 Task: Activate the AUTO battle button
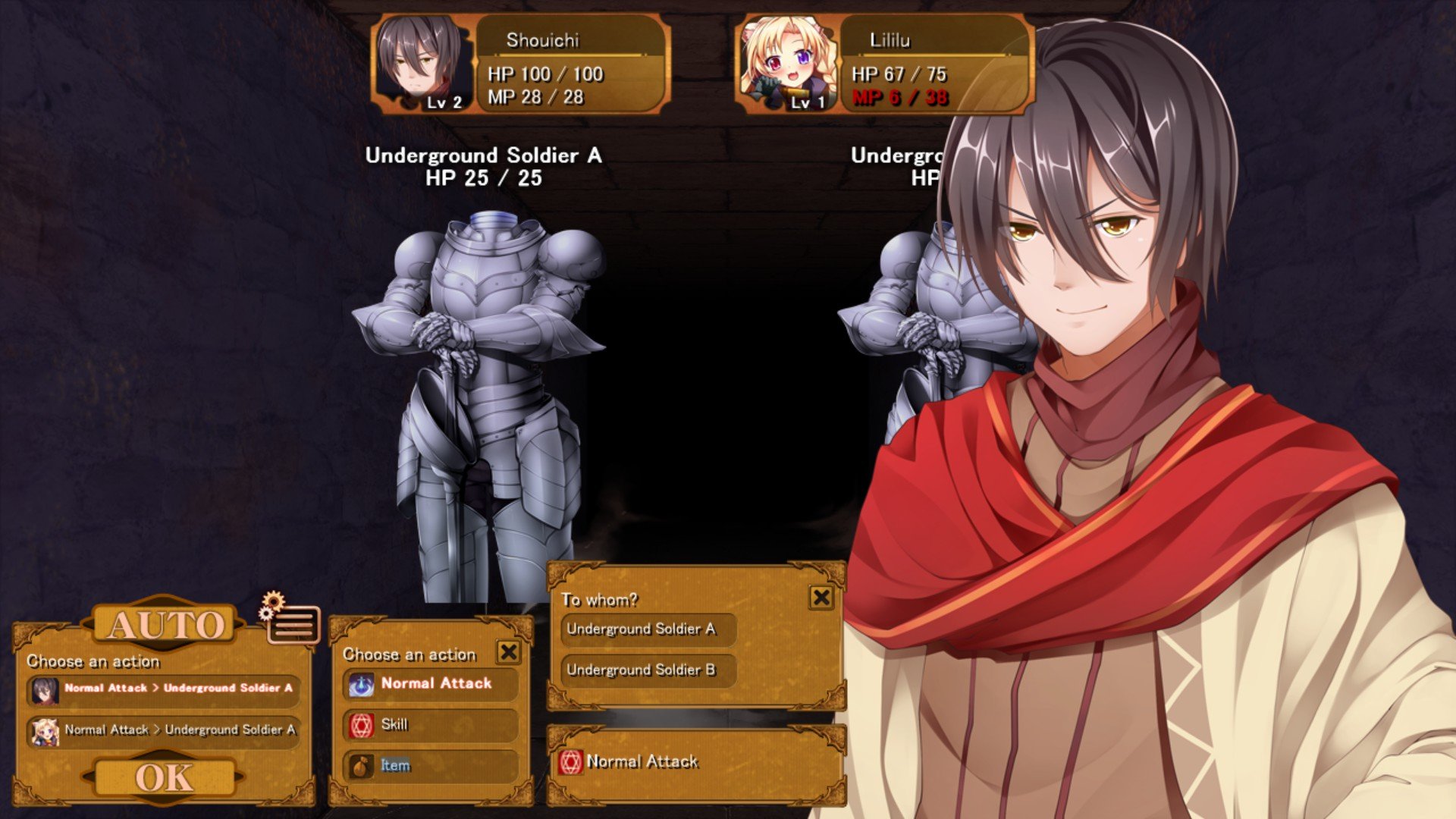pos(166,625)
